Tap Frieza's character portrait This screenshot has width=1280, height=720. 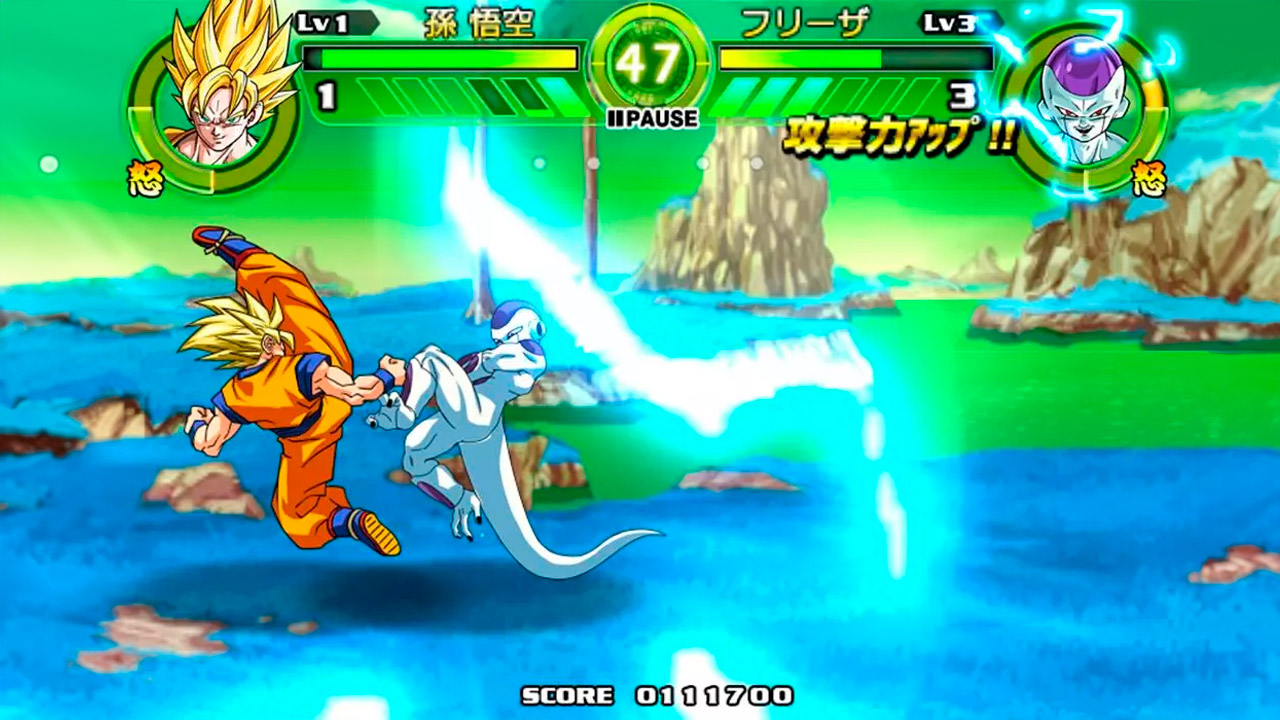(1084, 105)
